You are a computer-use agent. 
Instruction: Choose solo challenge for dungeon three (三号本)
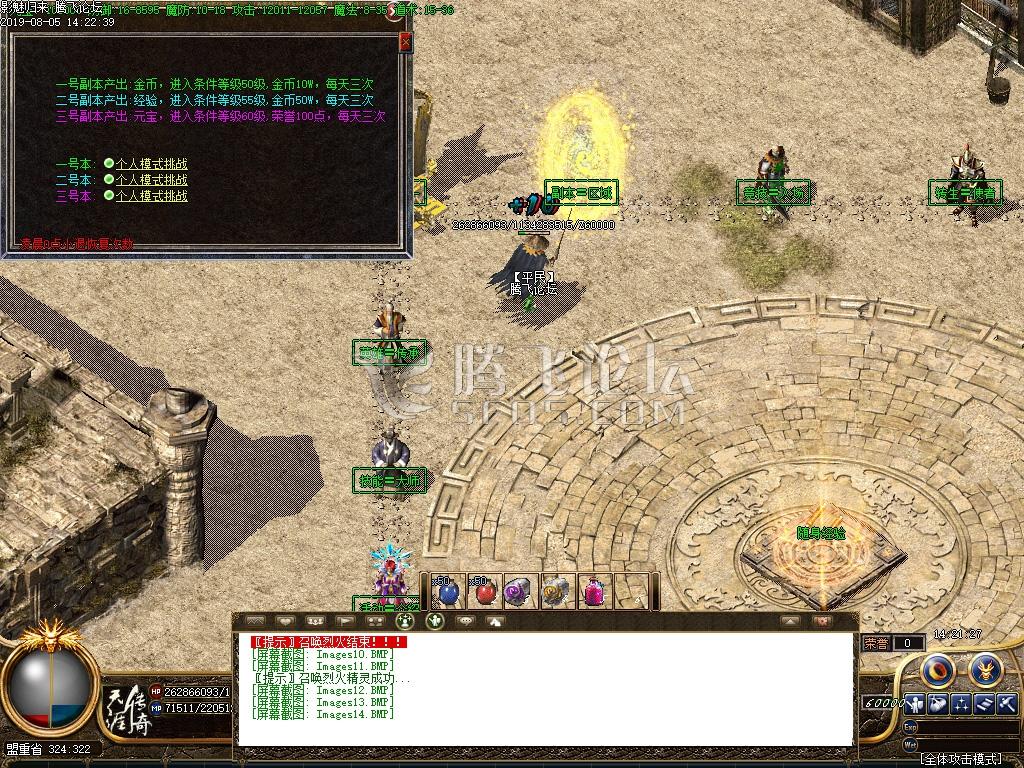pos(151,196)
